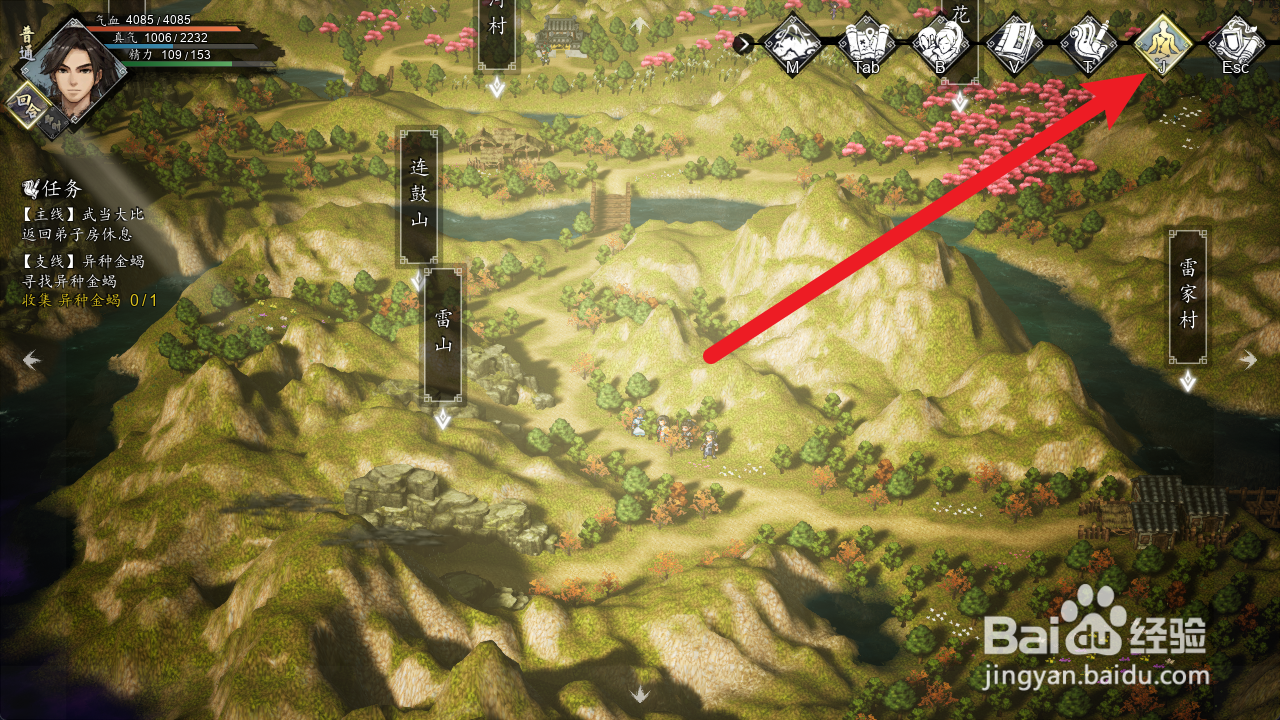
Task: Collapse the top toolbar with the arrow
Action: 743,43
